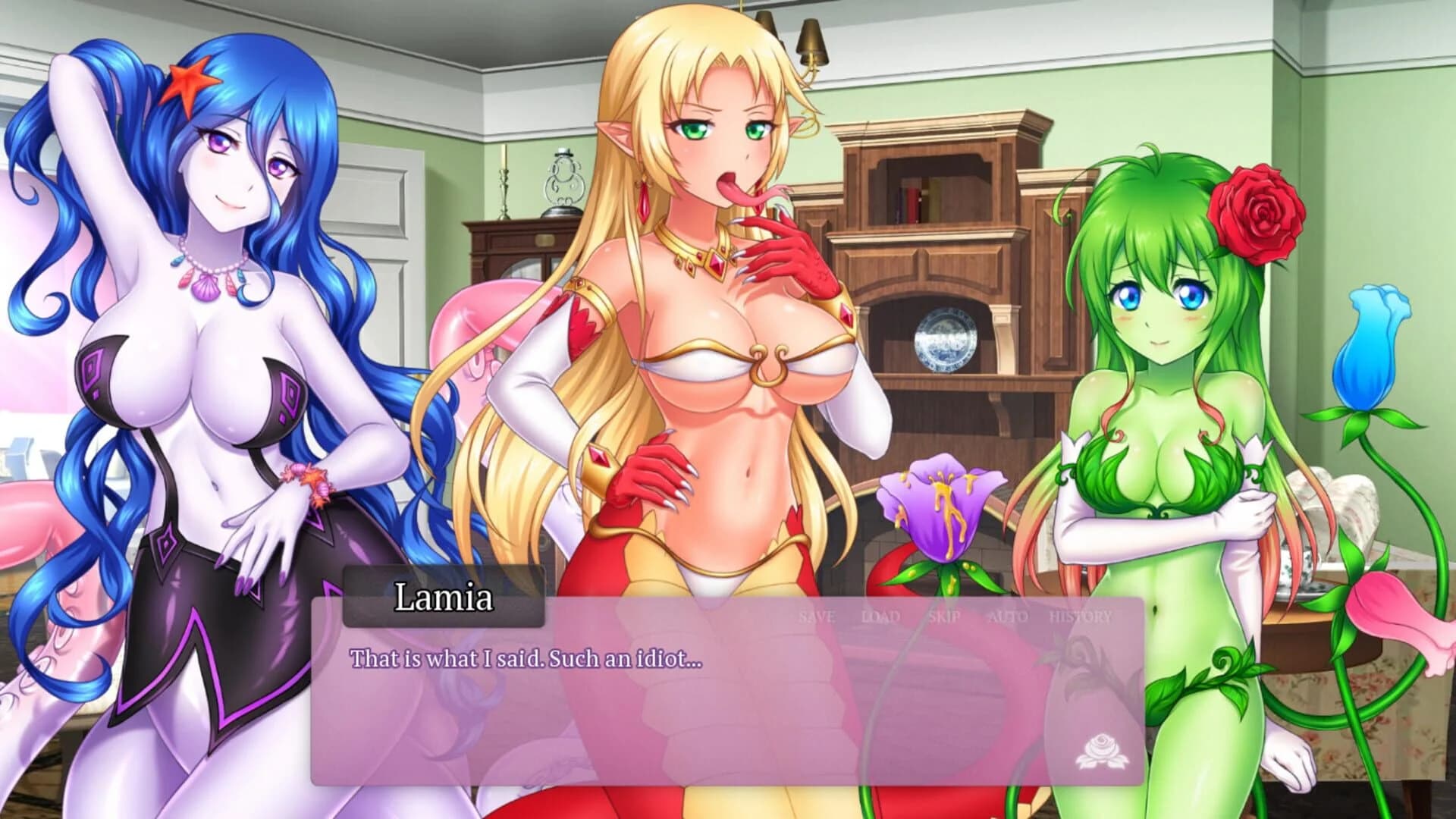Open the dialogue History log
The height and width of the screenshot is (819, 1456).
[1080, 617]
